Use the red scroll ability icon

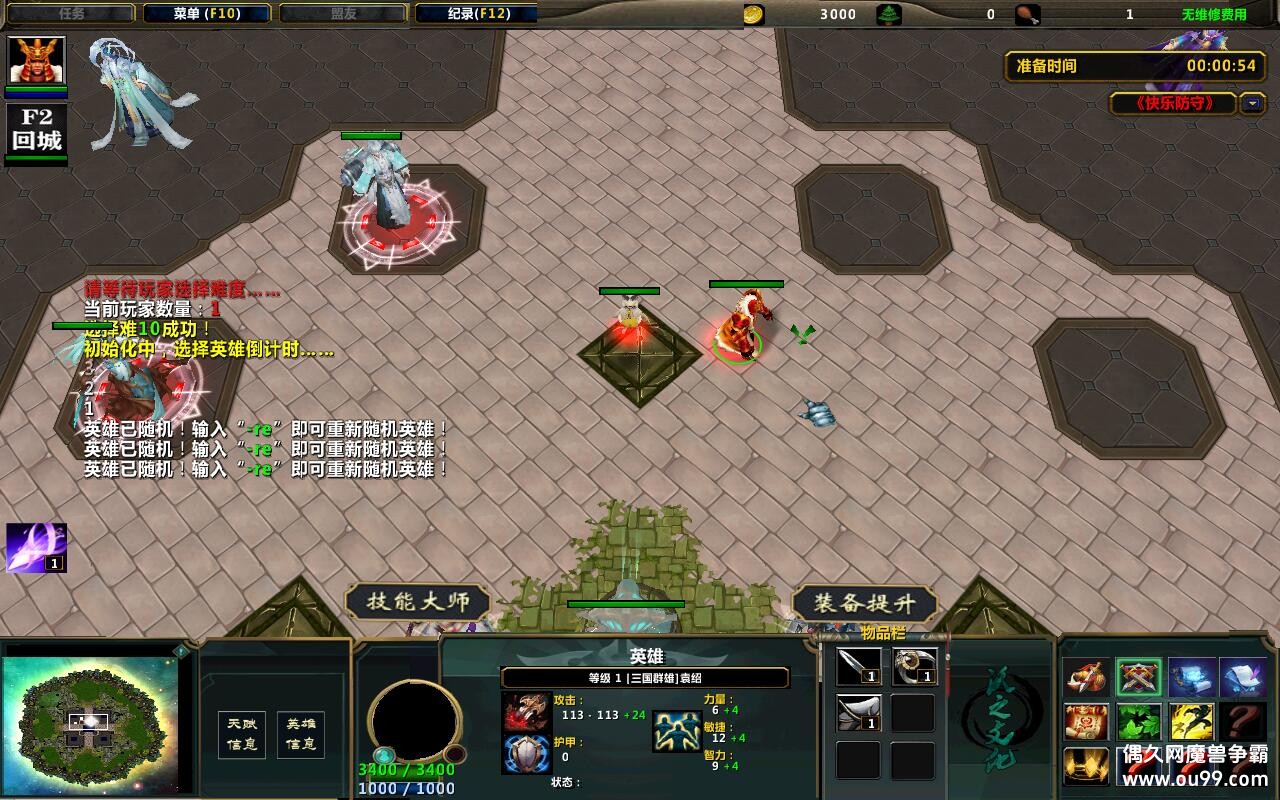[1086, 722]
